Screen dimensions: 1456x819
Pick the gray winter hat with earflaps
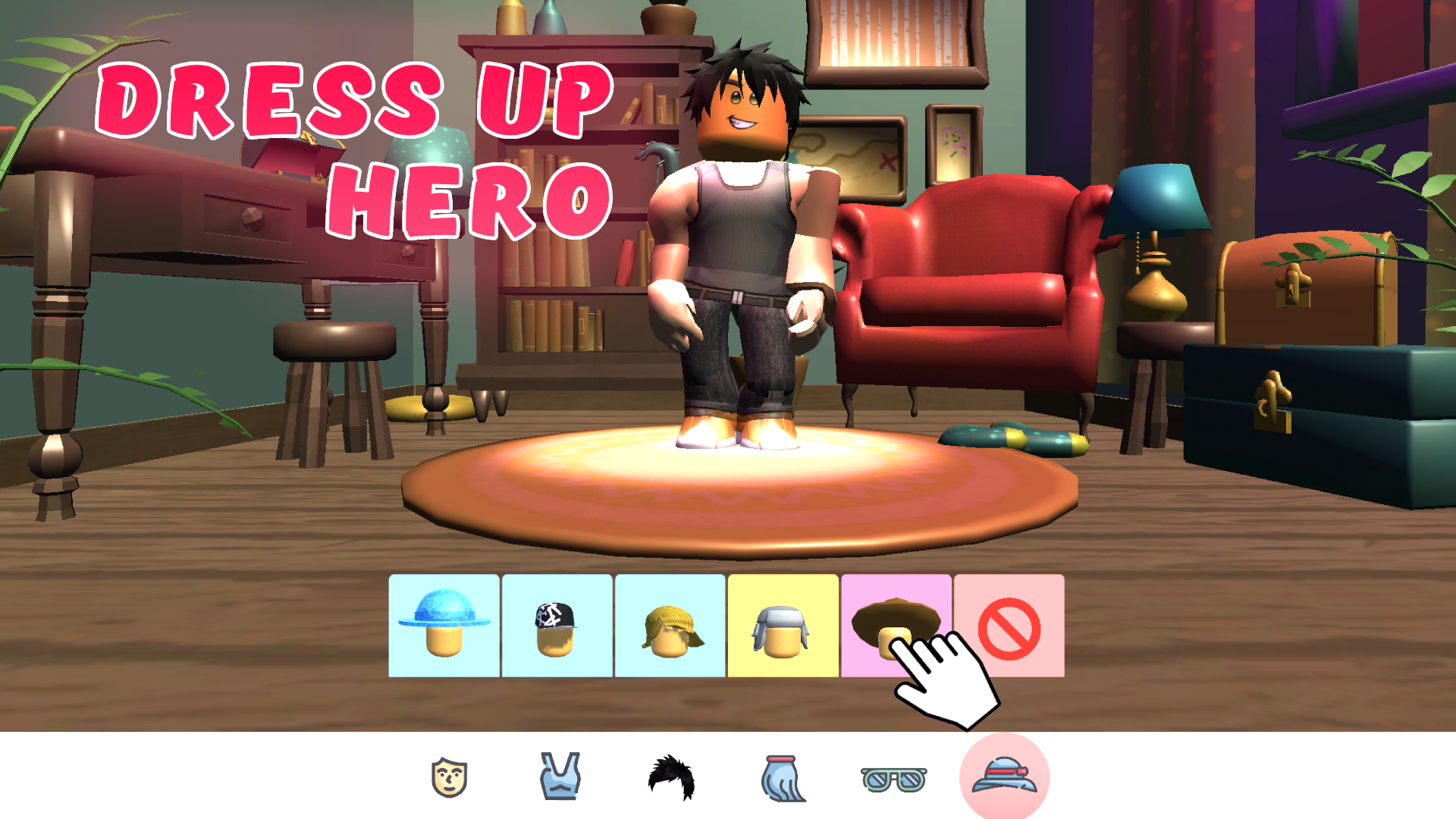783,626
